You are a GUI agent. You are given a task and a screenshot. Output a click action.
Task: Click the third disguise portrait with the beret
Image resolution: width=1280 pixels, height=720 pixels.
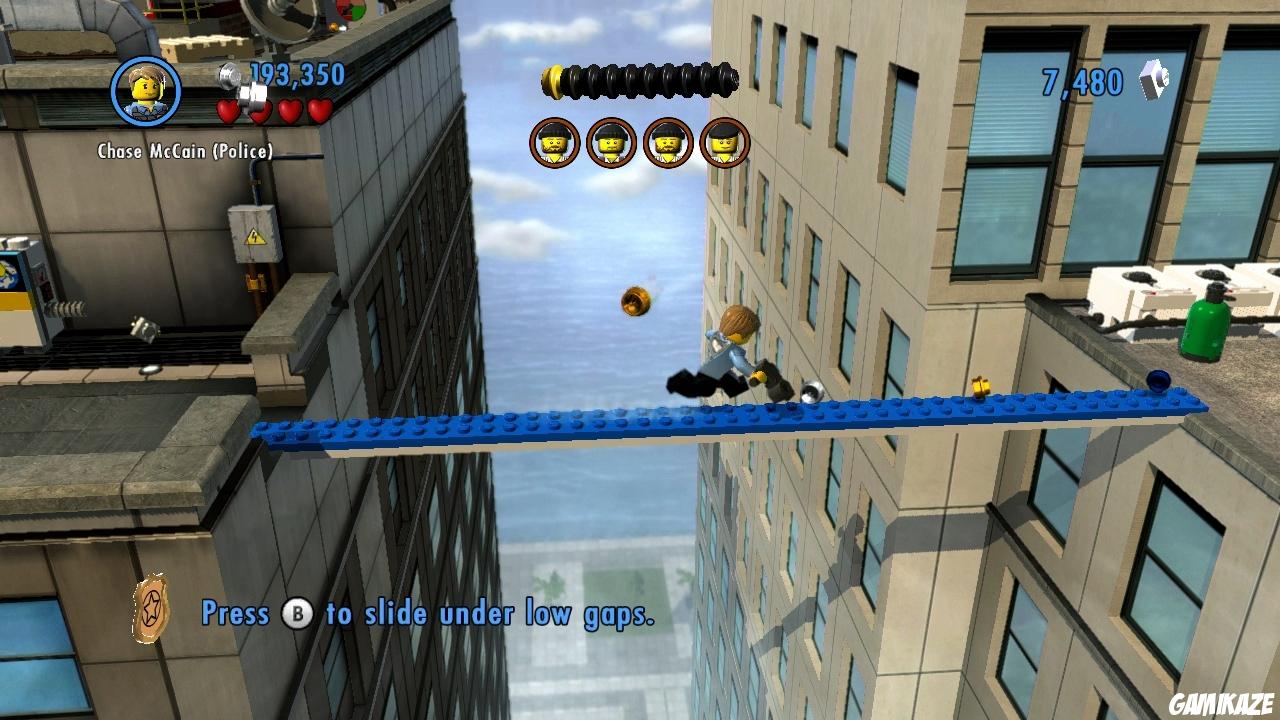click(669, 141)
